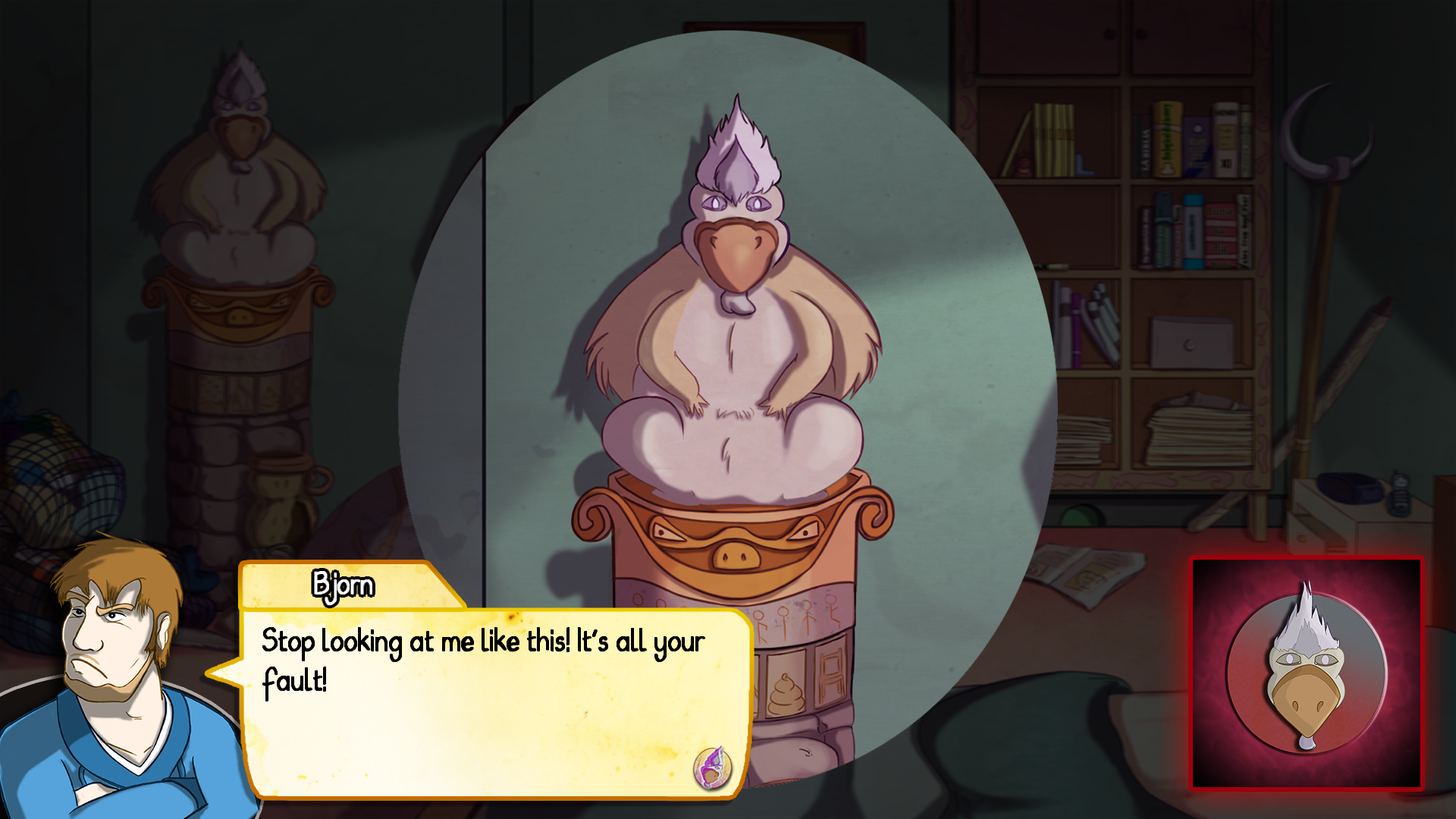Click the dialogue continue icon

[x=712, y=767]
